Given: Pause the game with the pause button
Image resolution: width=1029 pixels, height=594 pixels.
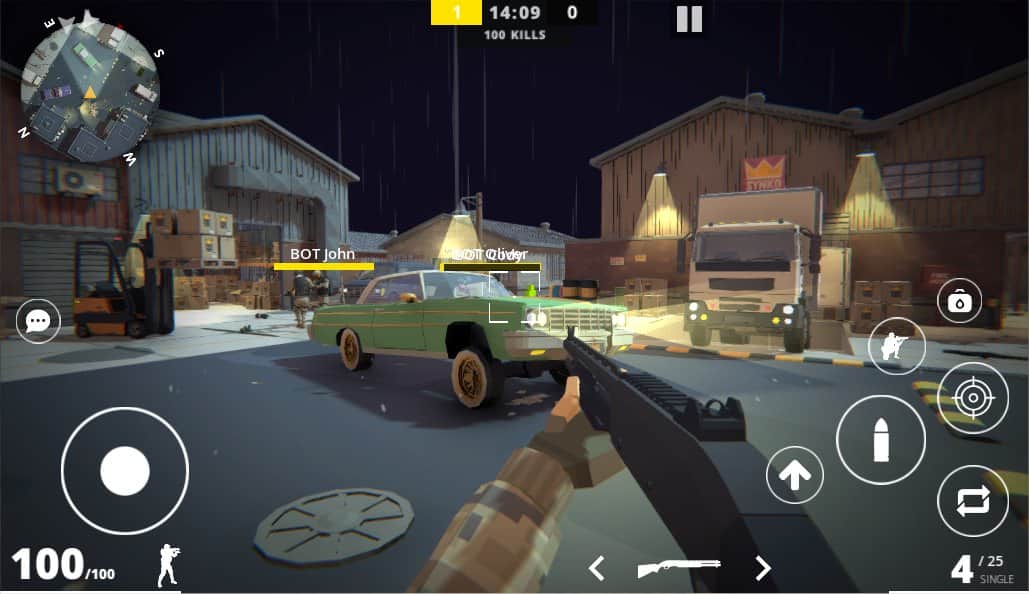Looking at the screenshot, I should tap(689, 19).
